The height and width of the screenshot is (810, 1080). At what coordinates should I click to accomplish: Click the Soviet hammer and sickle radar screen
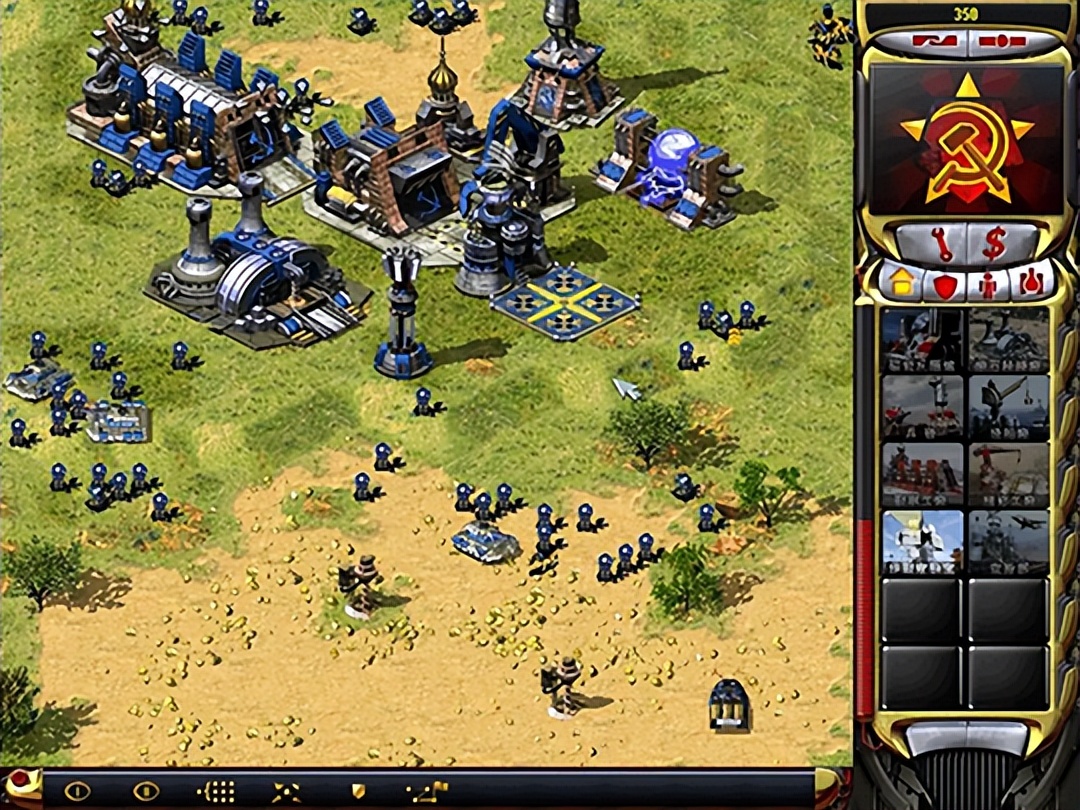[x=966, y=140]
